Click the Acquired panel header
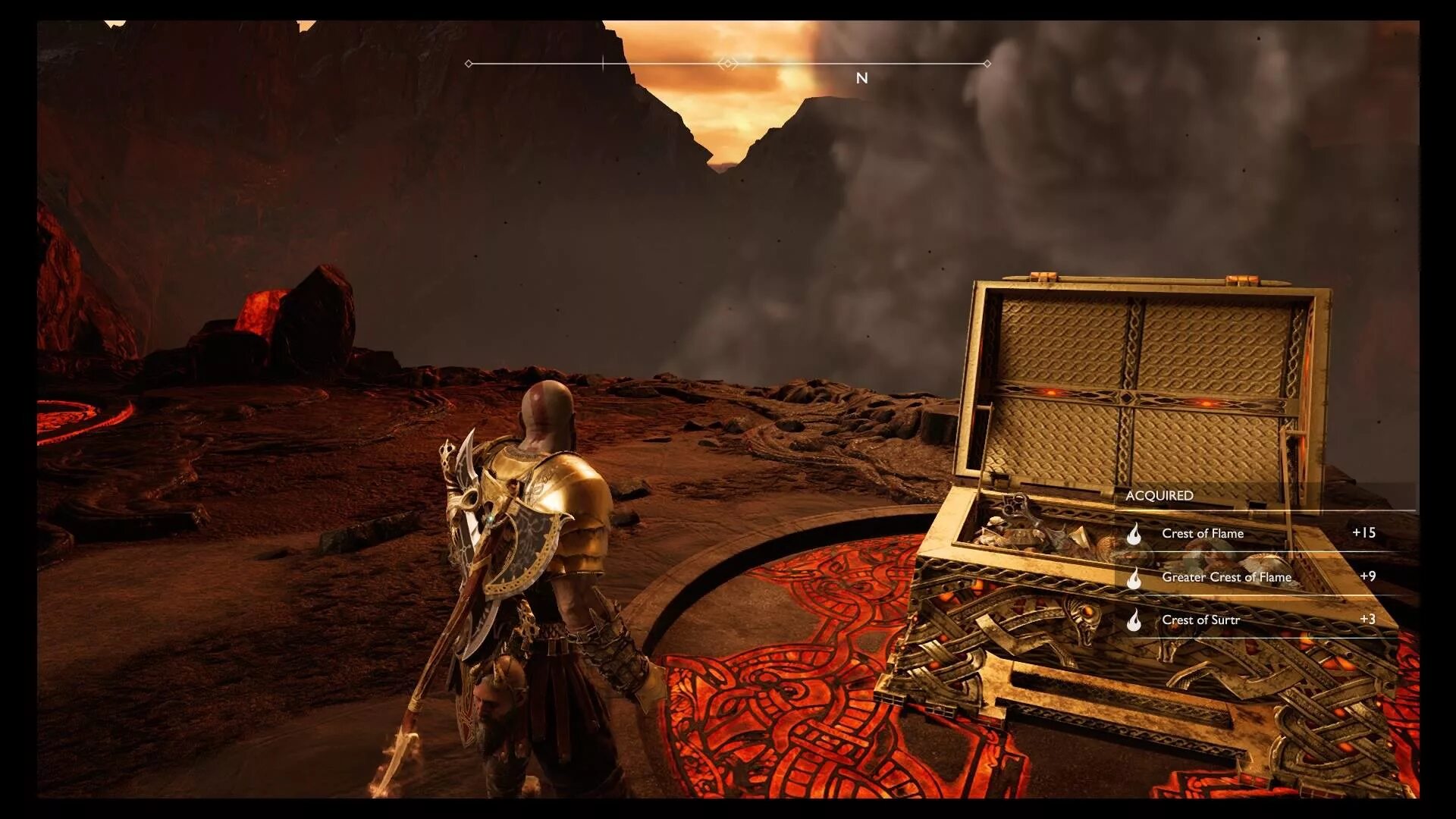The height and width of the screenshot is (819, 1456). pos(1159,495)
